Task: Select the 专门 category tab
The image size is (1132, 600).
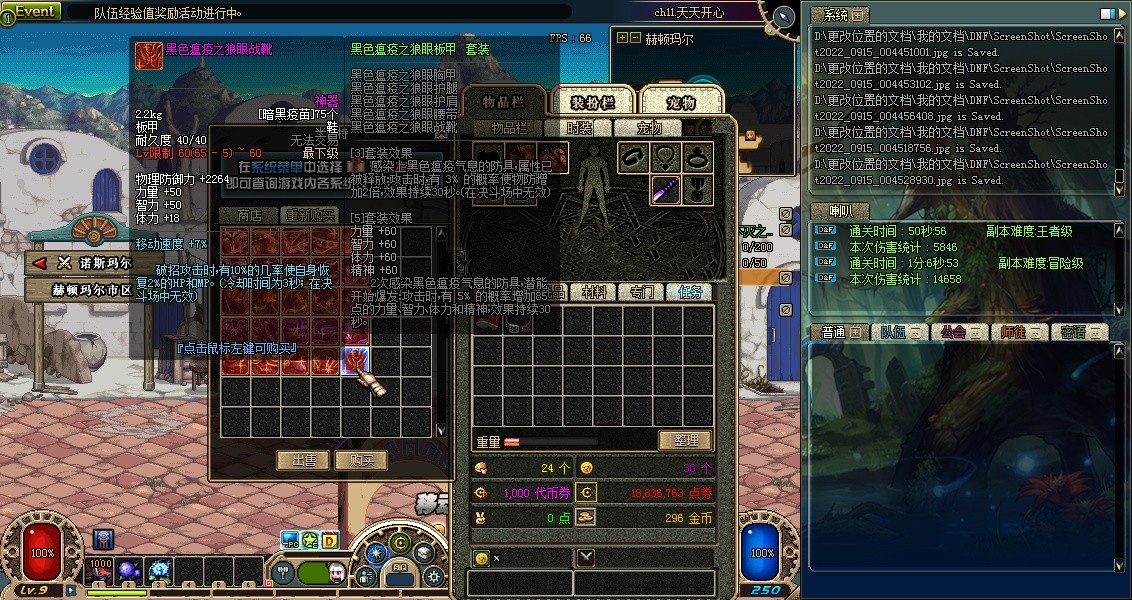Action: pyautogui.click(x=641, y=292)
